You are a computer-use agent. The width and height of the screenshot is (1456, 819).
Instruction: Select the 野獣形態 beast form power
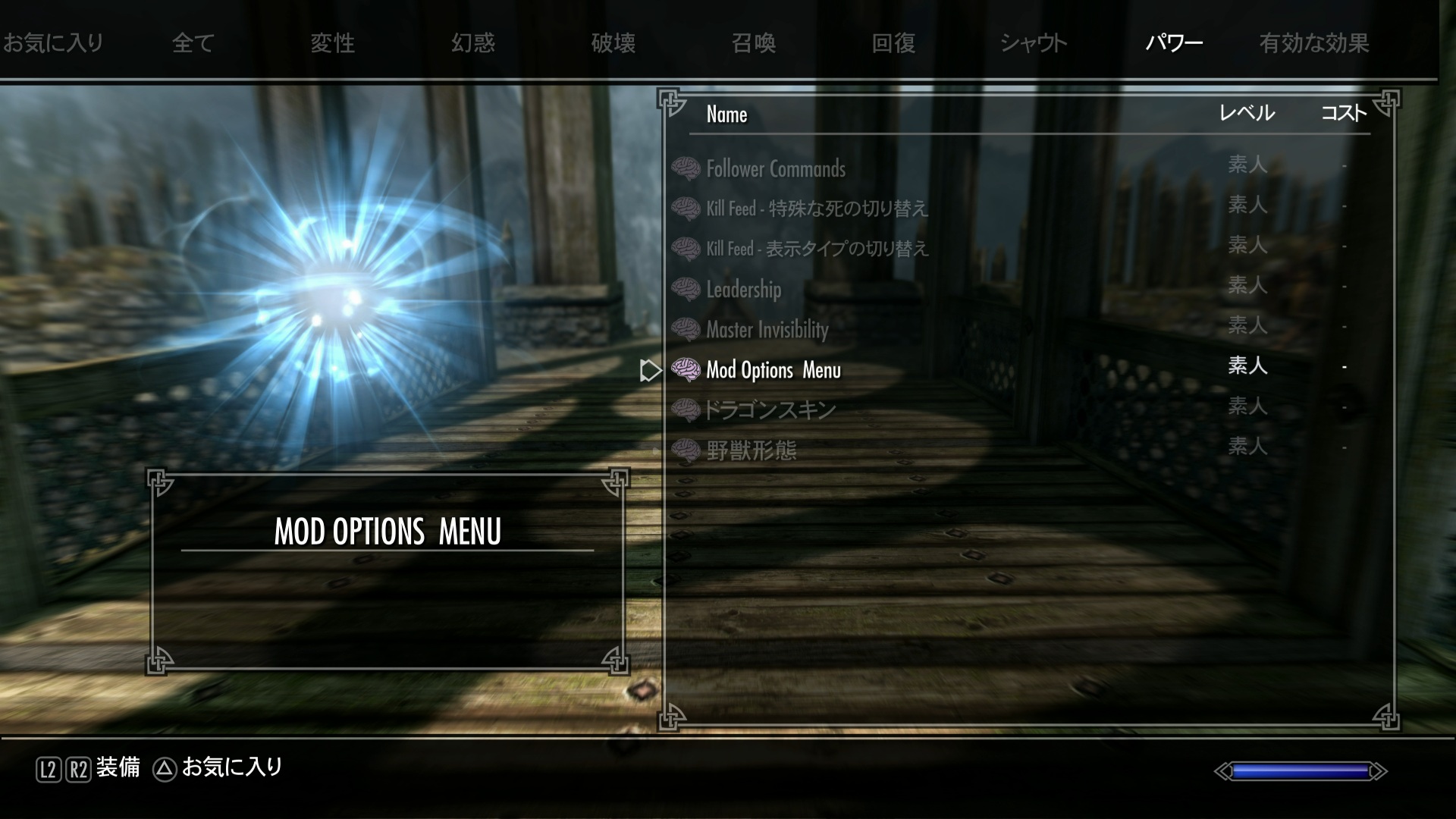point(751,450)
